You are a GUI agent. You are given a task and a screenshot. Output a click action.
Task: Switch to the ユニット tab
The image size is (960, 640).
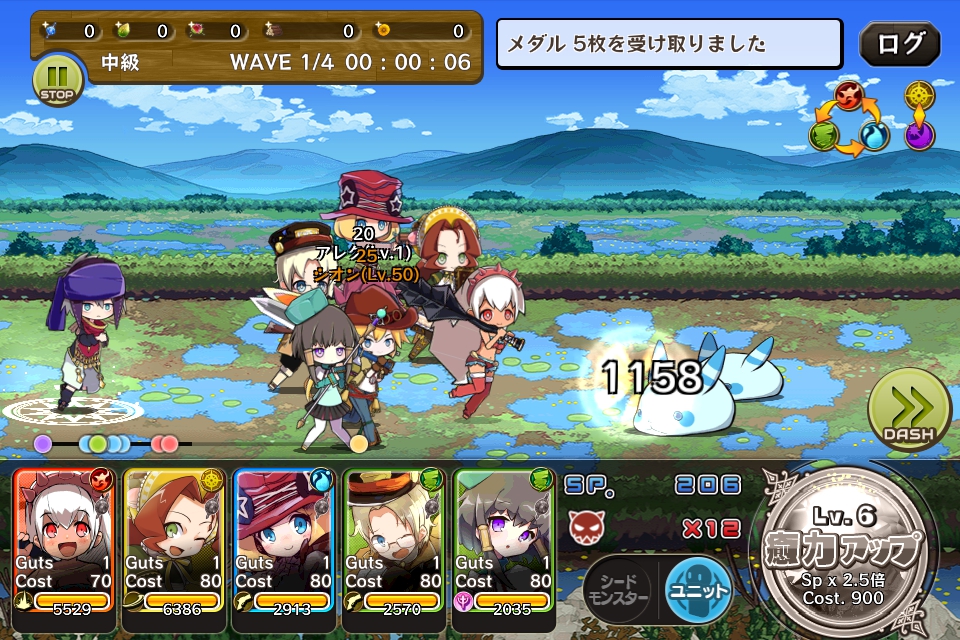[x=698, y=588]
